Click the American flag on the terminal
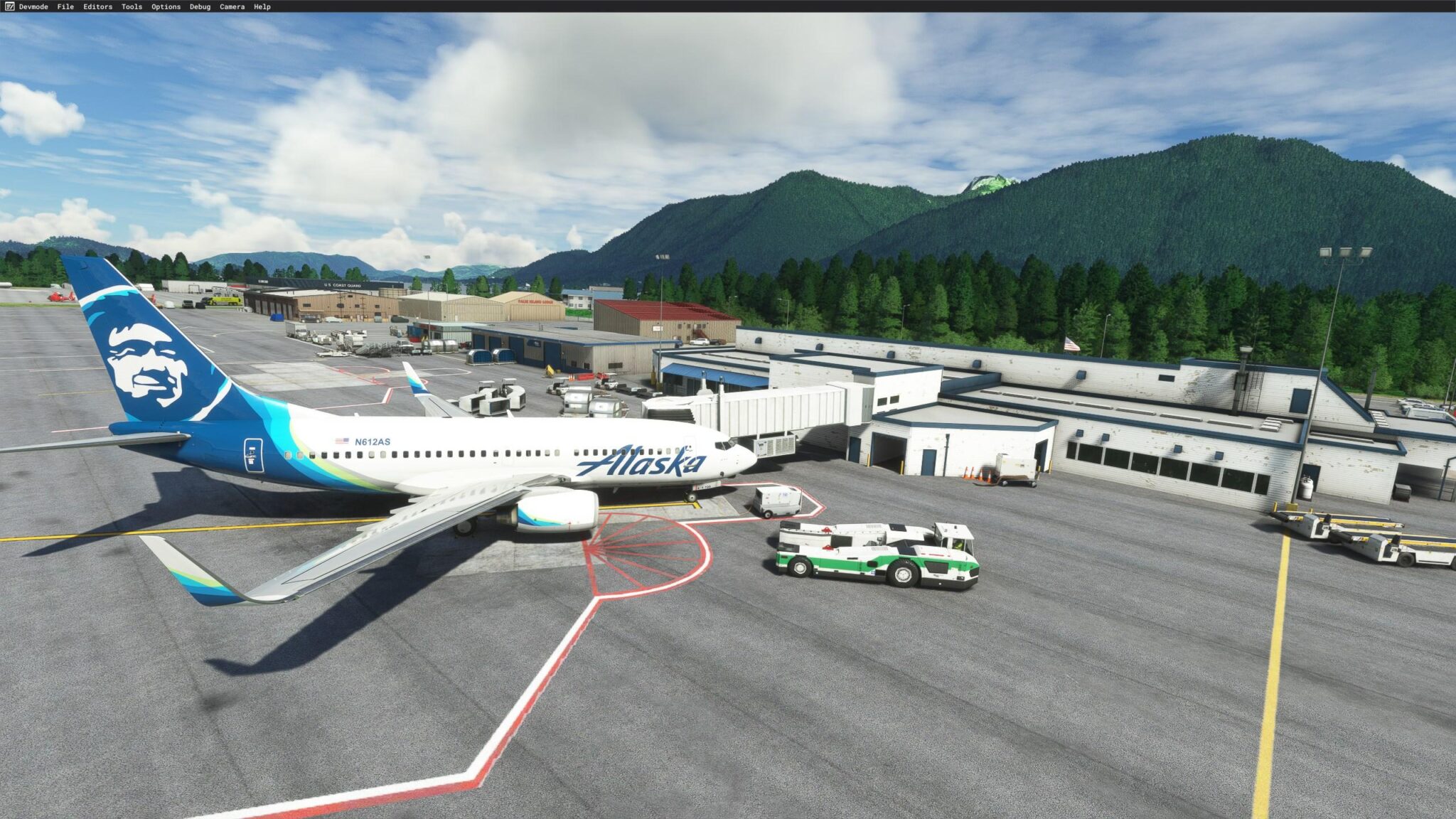This screenshot has width=1456, height=819. [1071, 343]
